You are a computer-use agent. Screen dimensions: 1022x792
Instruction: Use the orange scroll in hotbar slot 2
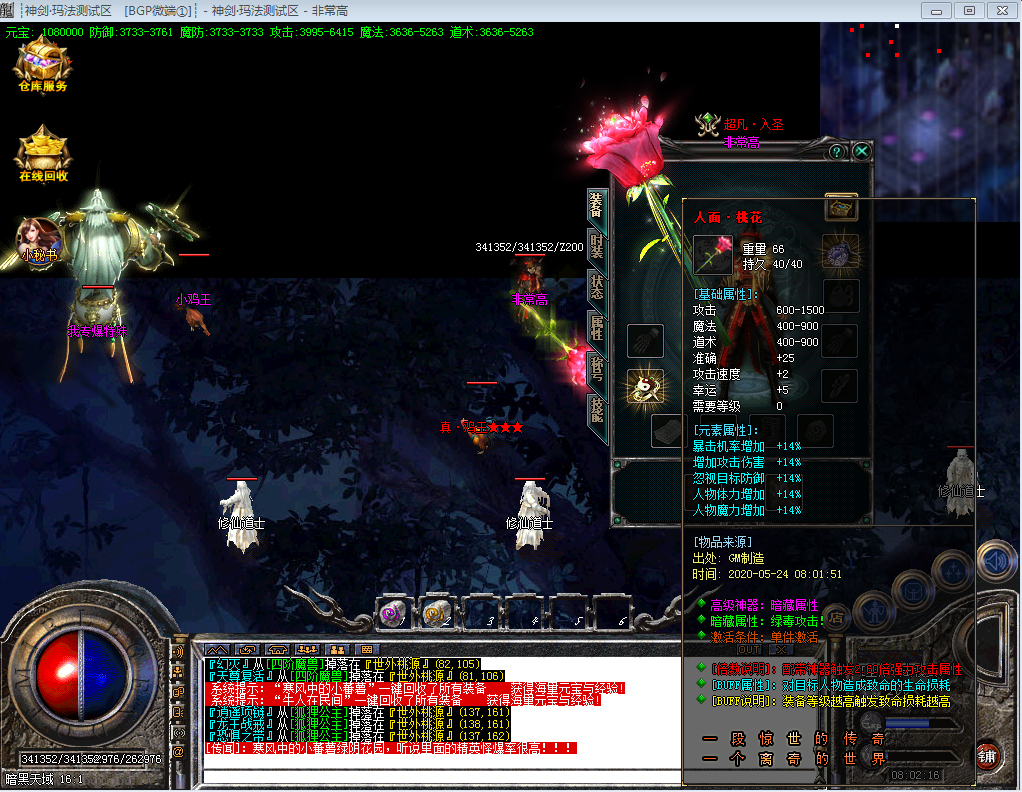tap(435, 613)
